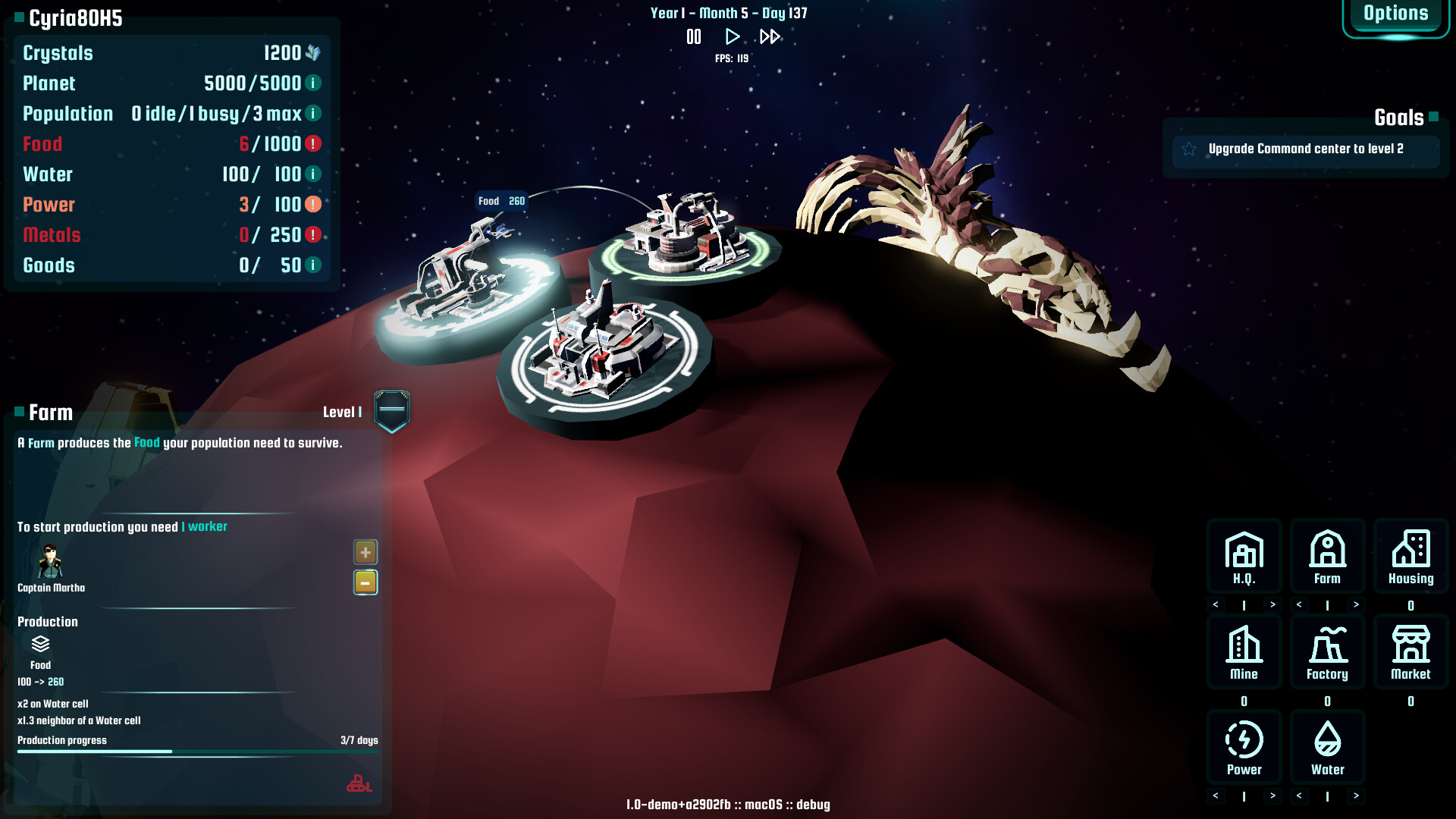Activate fast-forward speed

point(770,36)
